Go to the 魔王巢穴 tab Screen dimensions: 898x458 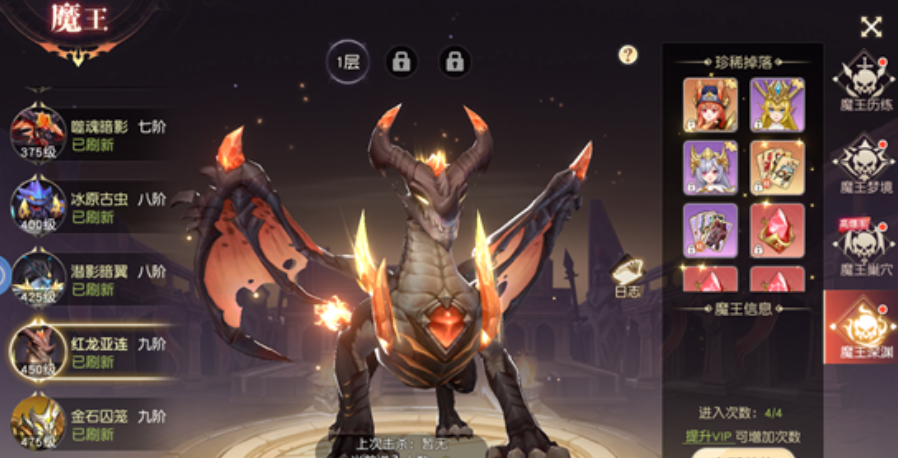pos(863,247)
